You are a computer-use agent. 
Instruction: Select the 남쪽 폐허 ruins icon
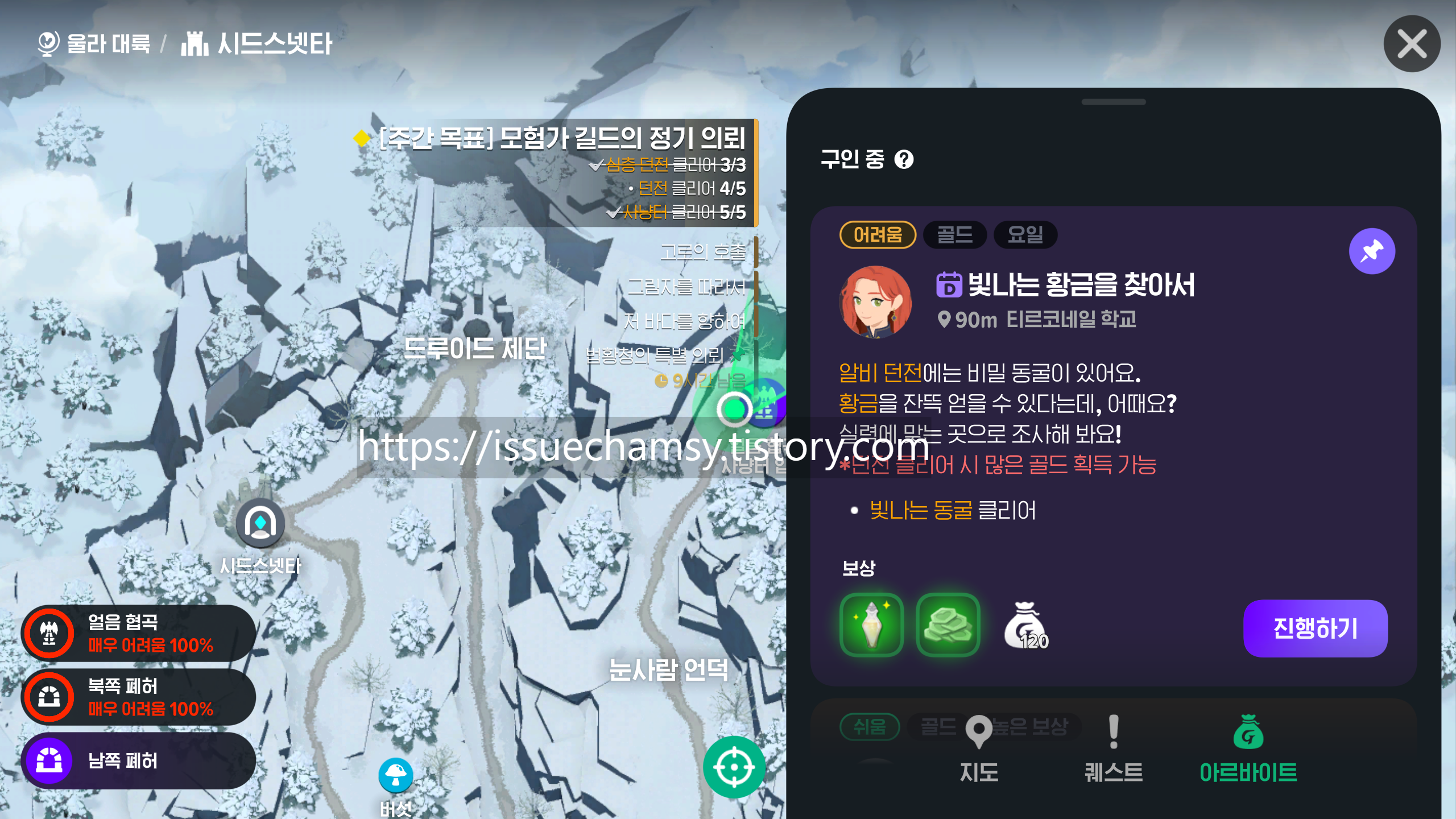tap(50, 760)
